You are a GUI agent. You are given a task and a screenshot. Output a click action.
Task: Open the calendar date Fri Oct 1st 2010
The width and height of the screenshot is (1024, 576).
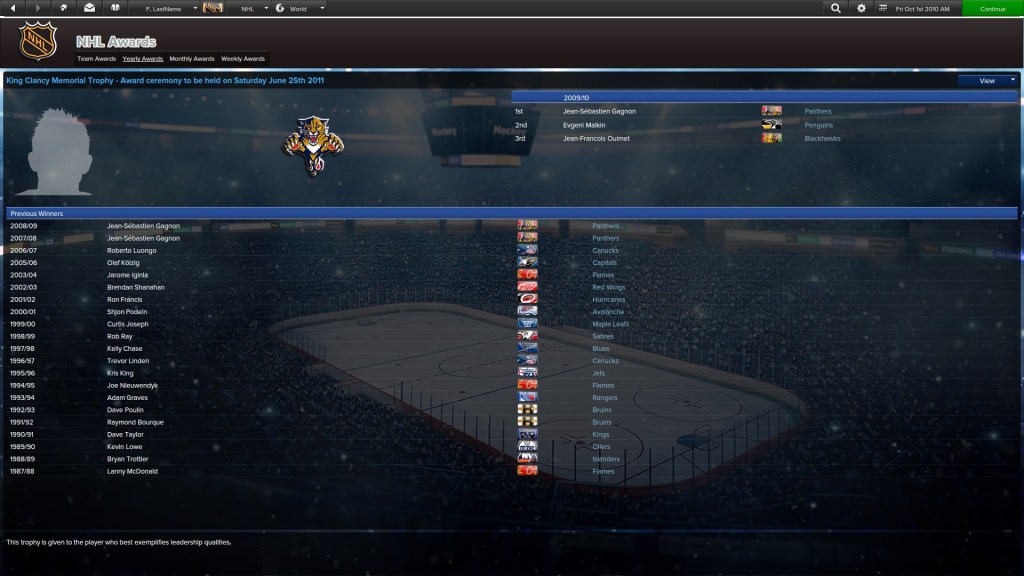[x=920, y=8]
